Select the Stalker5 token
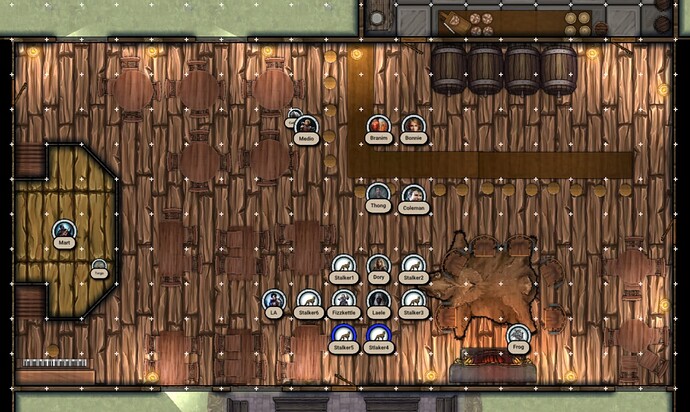690x412 pixels. [x=344, y=335]
